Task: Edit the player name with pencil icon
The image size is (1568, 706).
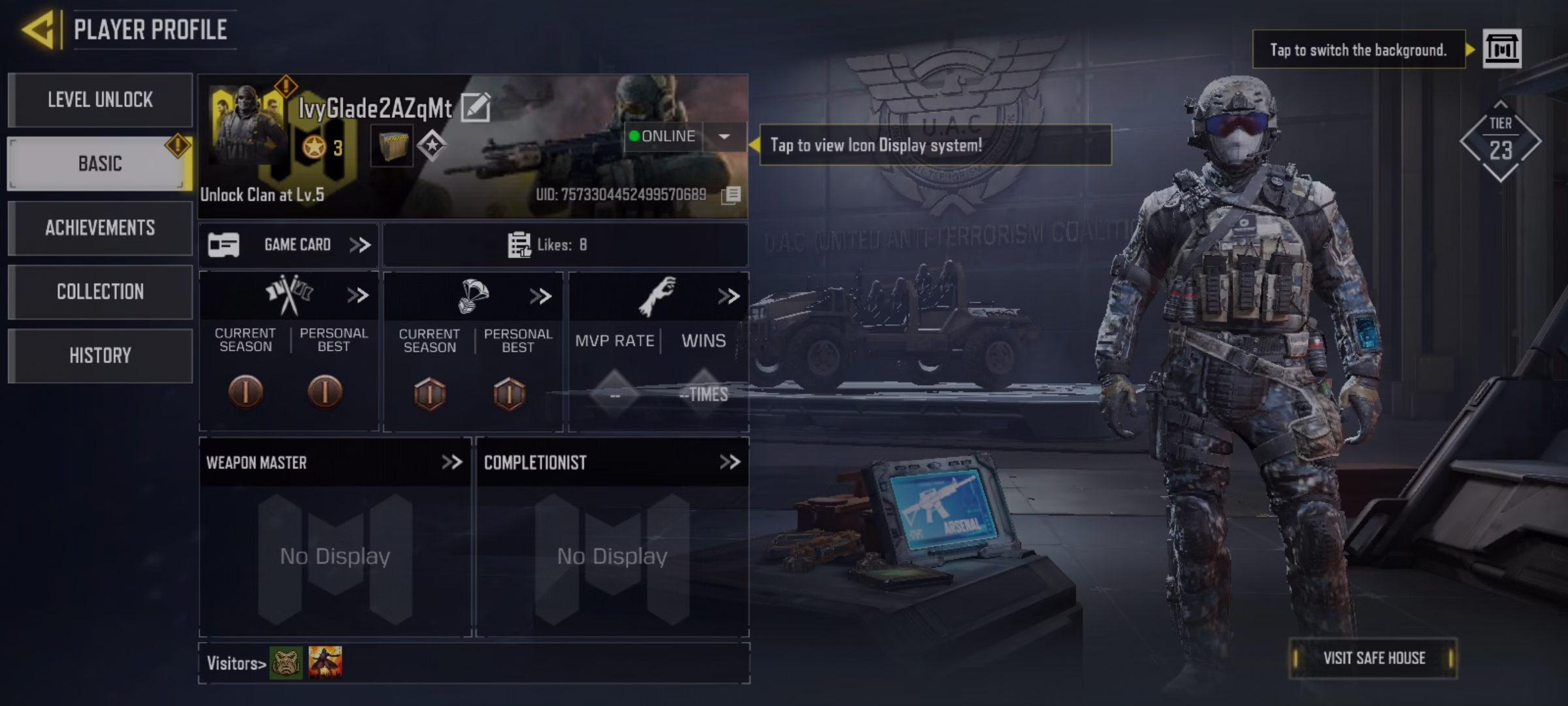Action: pos(476,107)
